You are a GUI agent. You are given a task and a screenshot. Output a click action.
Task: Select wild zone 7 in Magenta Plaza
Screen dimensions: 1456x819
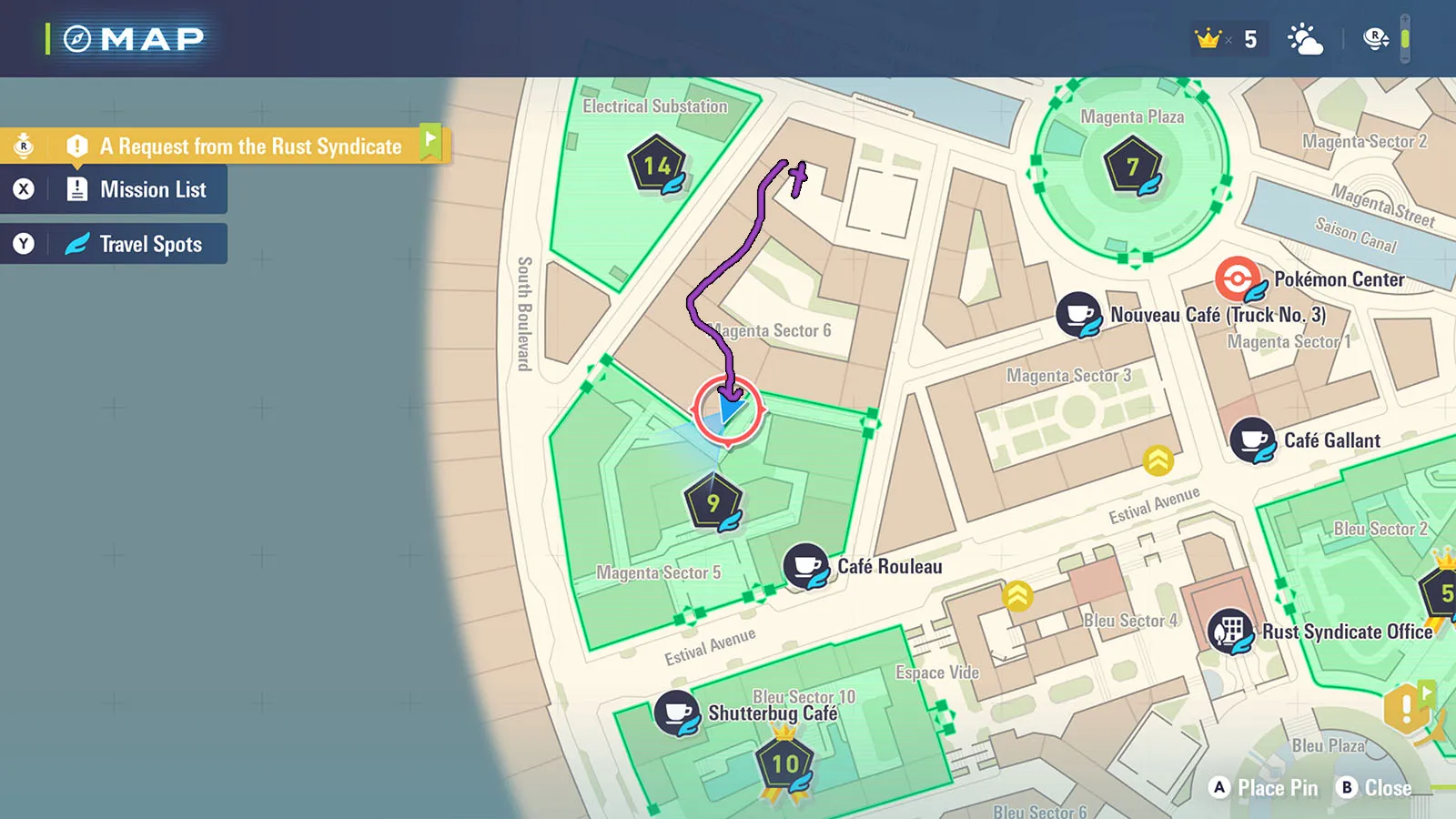(x=1133, y=167)
